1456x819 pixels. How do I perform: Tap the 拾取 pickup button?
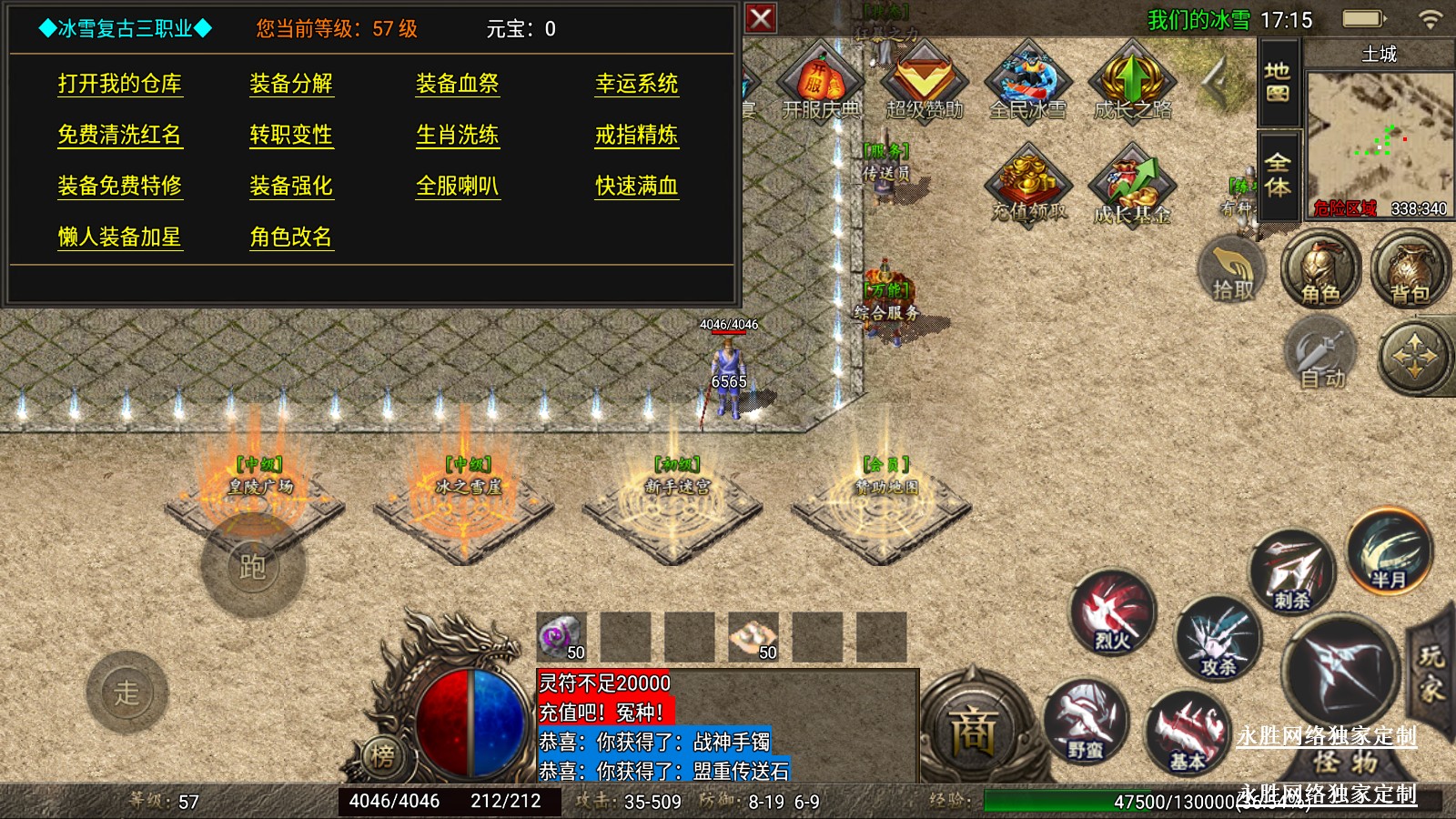1233,270
